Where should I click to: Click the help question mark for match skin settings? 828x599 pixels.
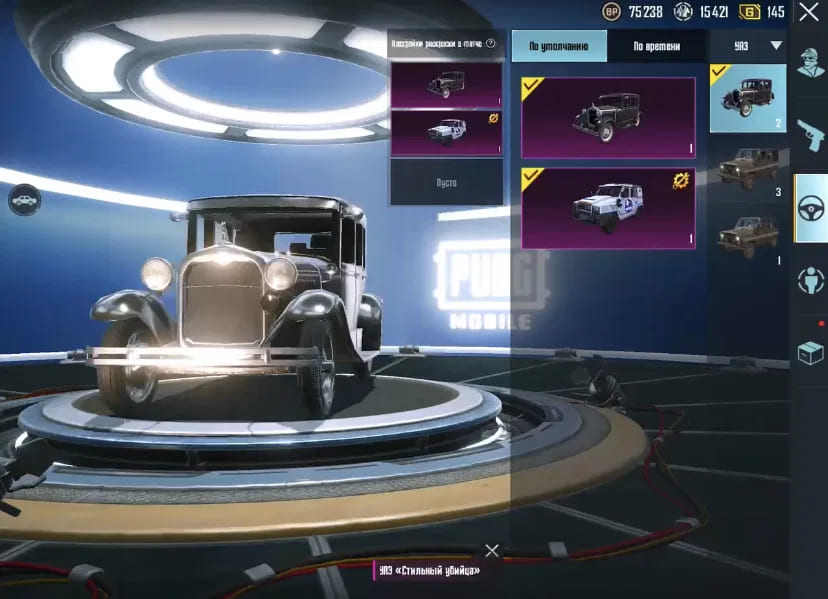coord(491,44)
